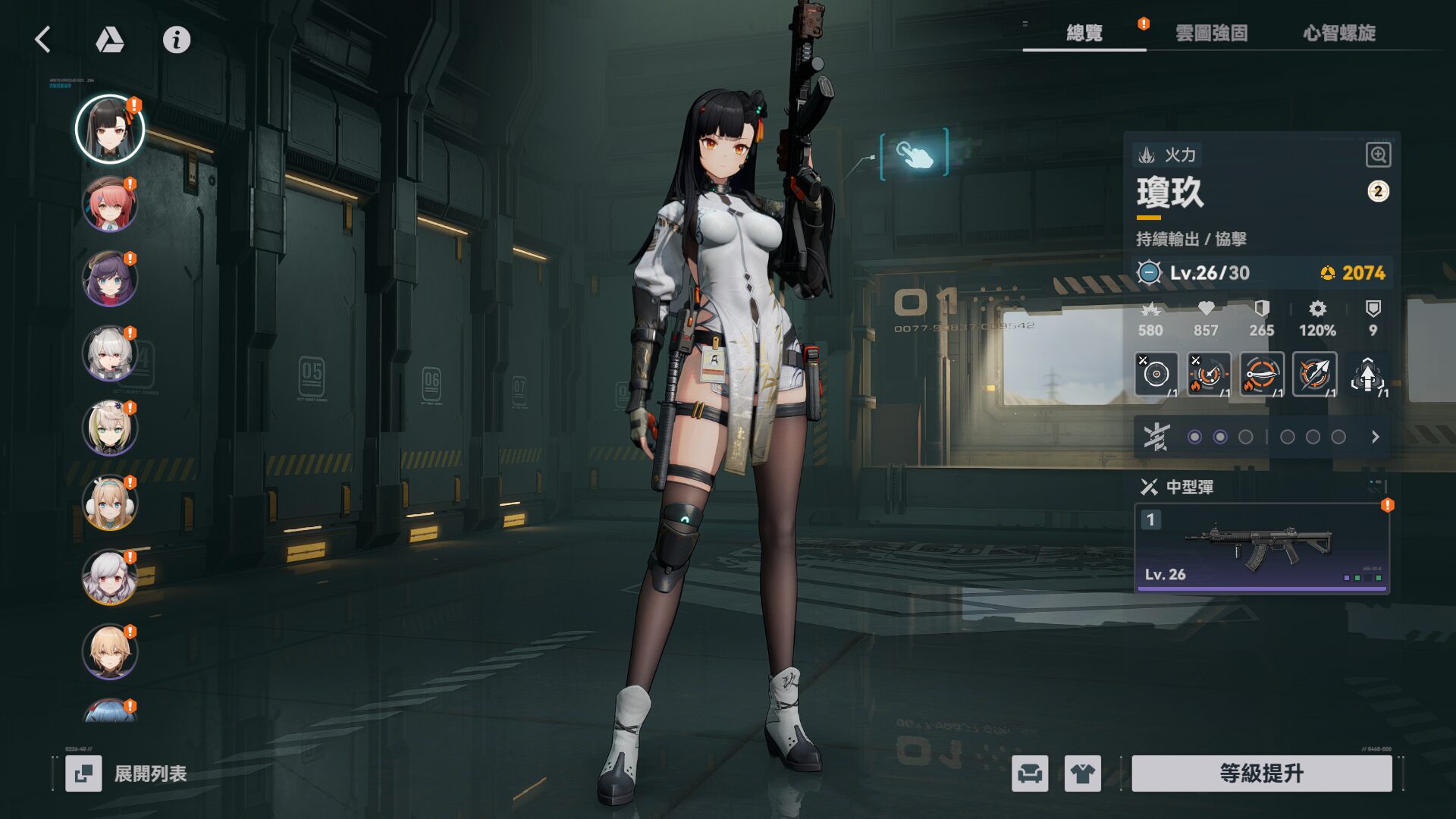Switch to the 心智螺旋 tab
This screenshot has height=819, width=1456.
1339,33
